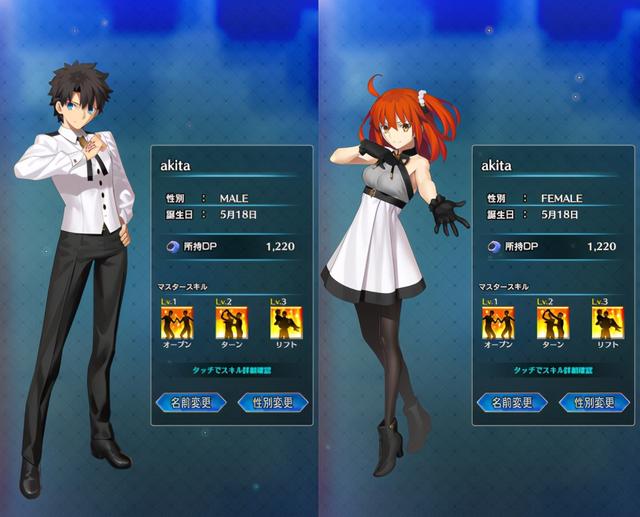The height and width of the screenshot is (517, 640).
Task: Choose the ターン skill icon in FEMALE panel
Action: click(x=552, y=322)
